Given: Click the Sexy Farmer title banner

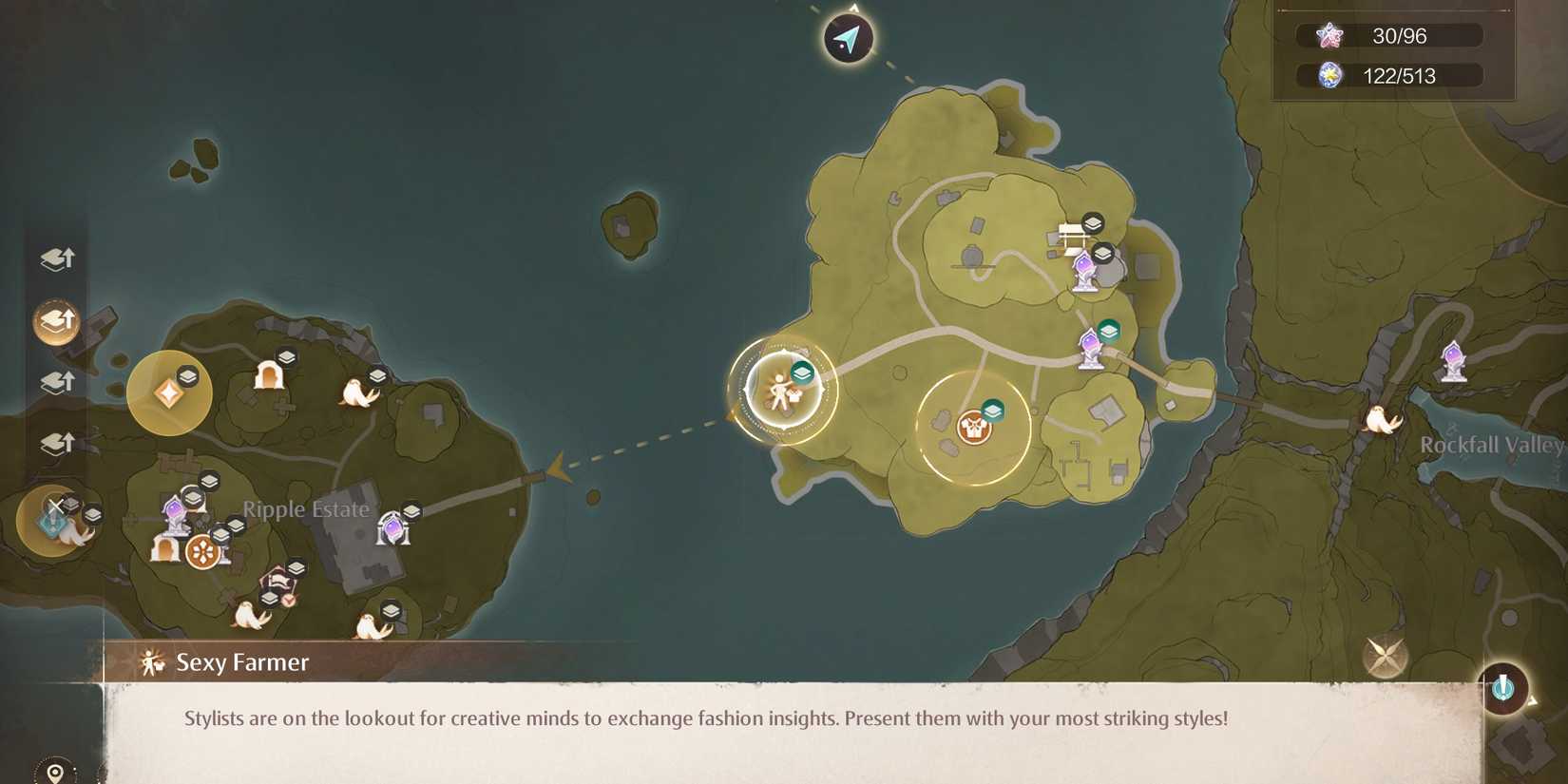Looking at the screenshot, I should point(240,662).
